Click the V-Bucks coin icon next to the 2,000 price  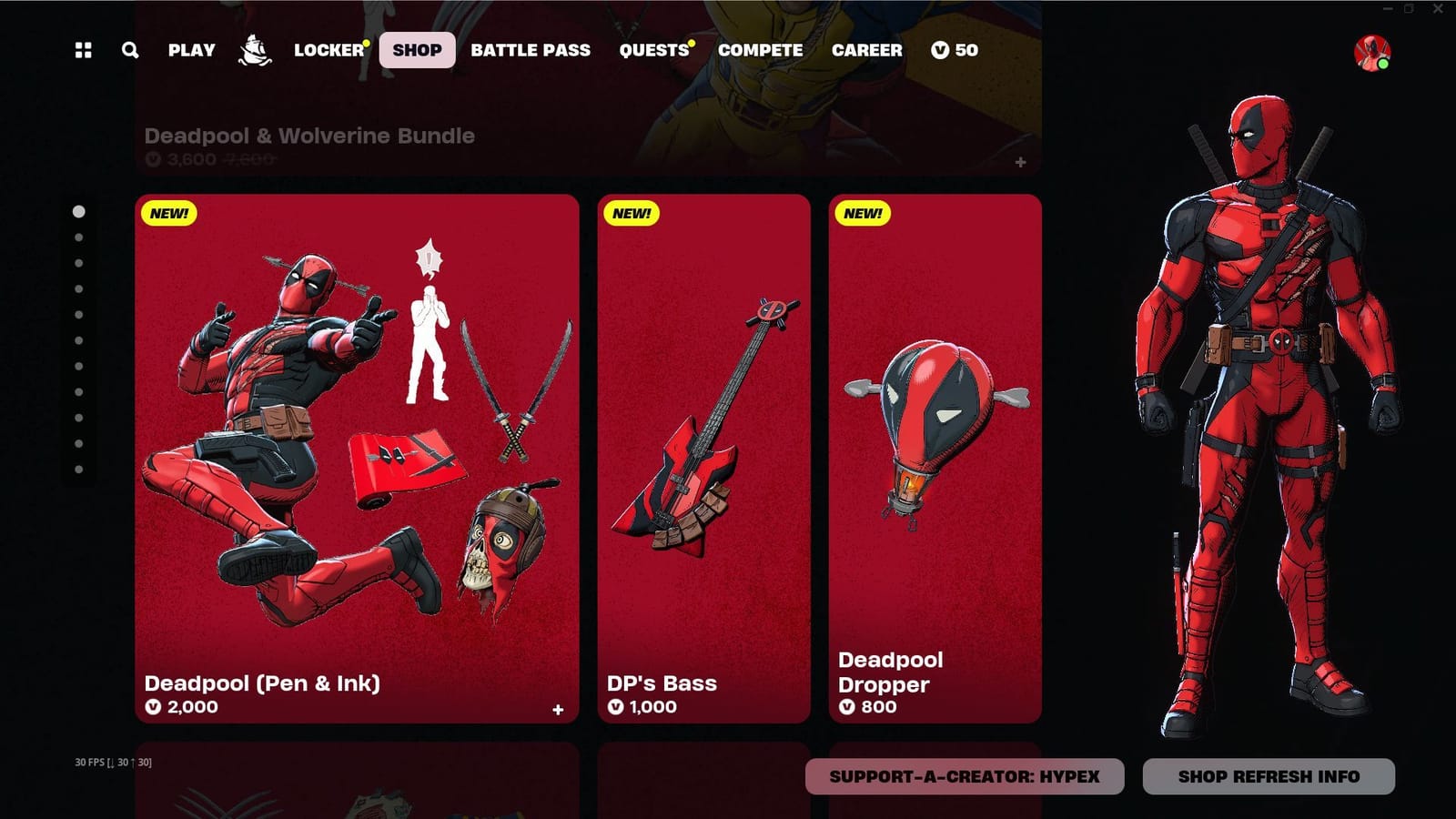[153, 707]
